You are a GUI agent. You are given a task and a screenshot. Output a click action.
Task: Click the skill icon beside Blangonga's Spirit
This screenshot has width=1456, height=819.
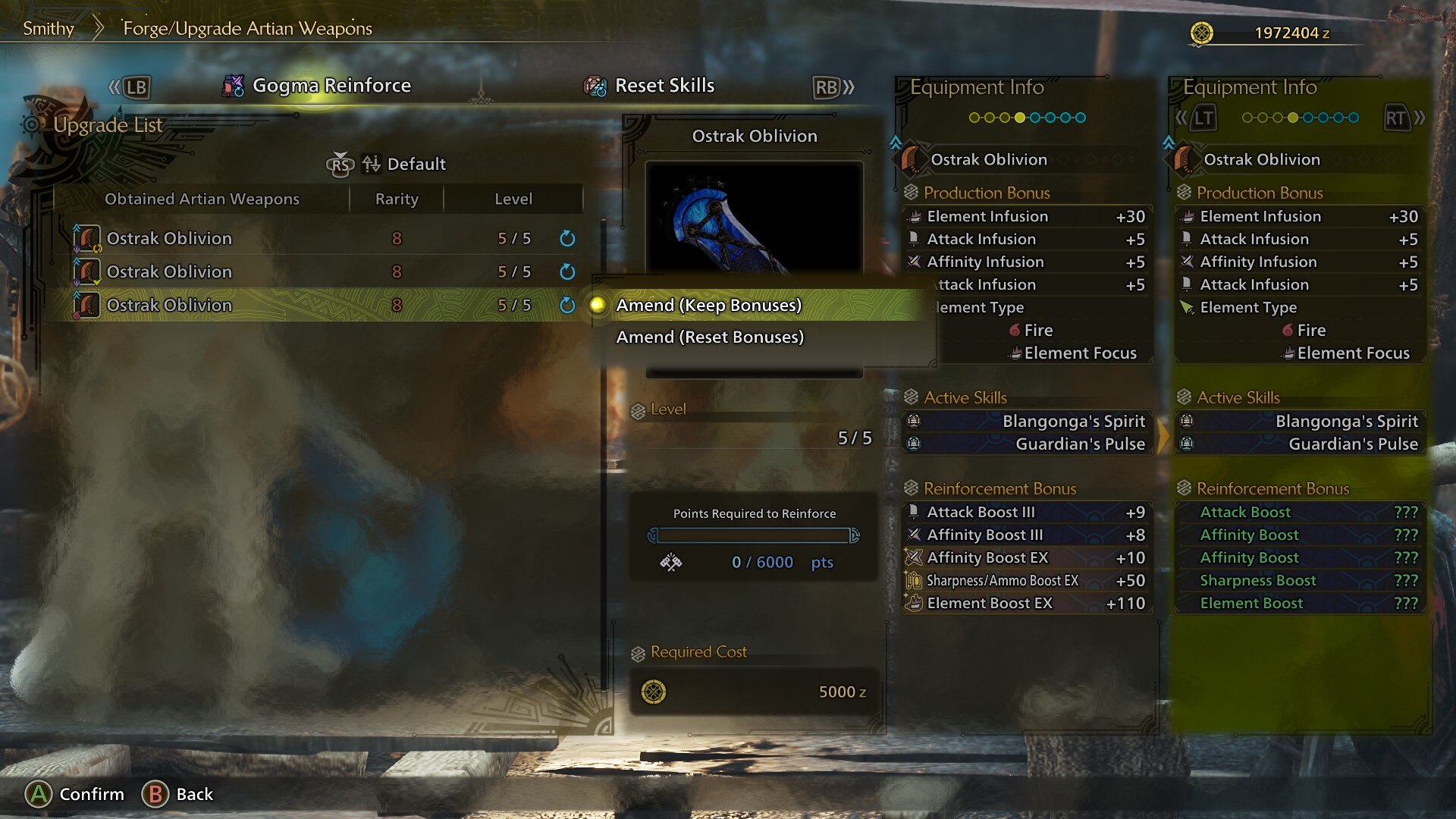(x=914, y=421)
